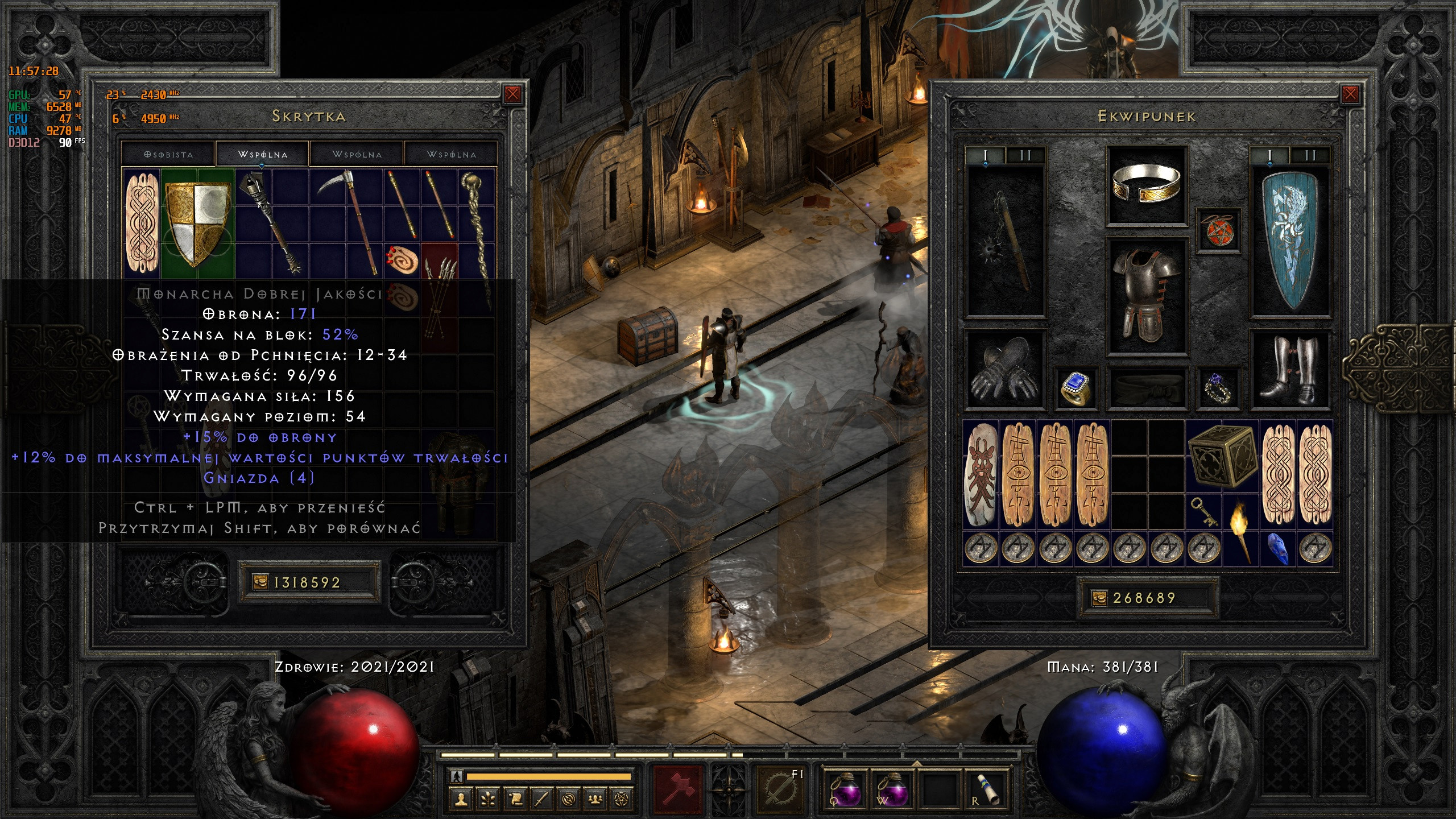Viewport: 1456px width, 819px height.
Task: Close the Skrytka stash window
Action: 512,94
